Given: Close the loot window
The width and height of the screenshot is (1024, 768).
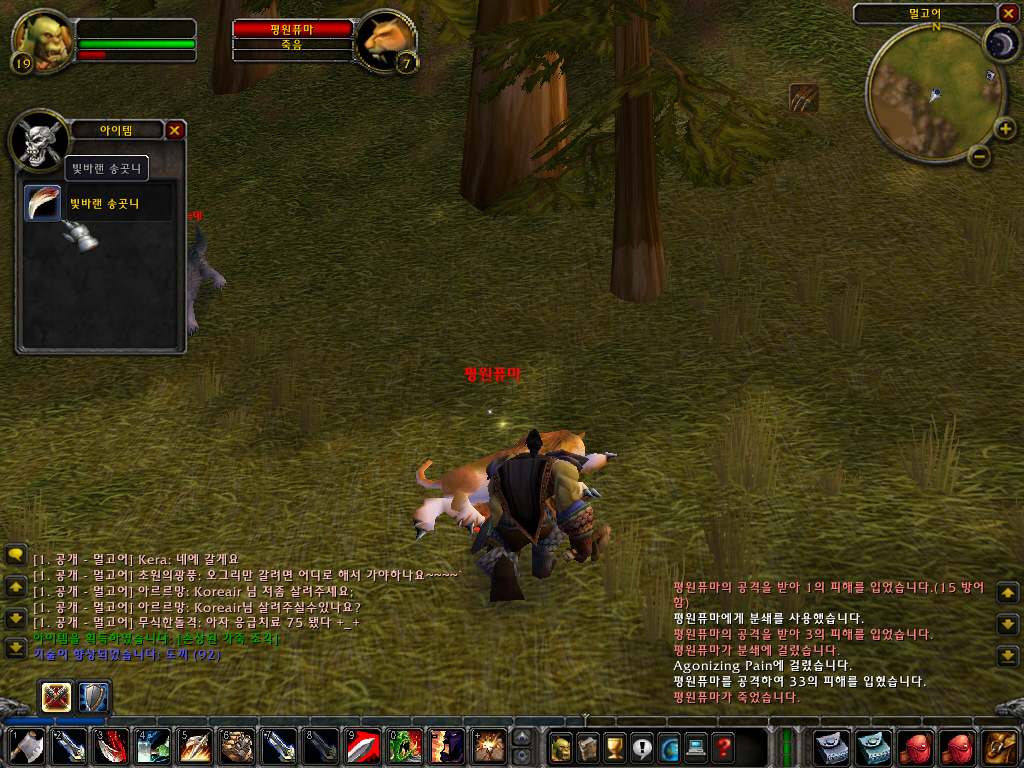Looking at the screenshot, I should click(x=174, y=130).
